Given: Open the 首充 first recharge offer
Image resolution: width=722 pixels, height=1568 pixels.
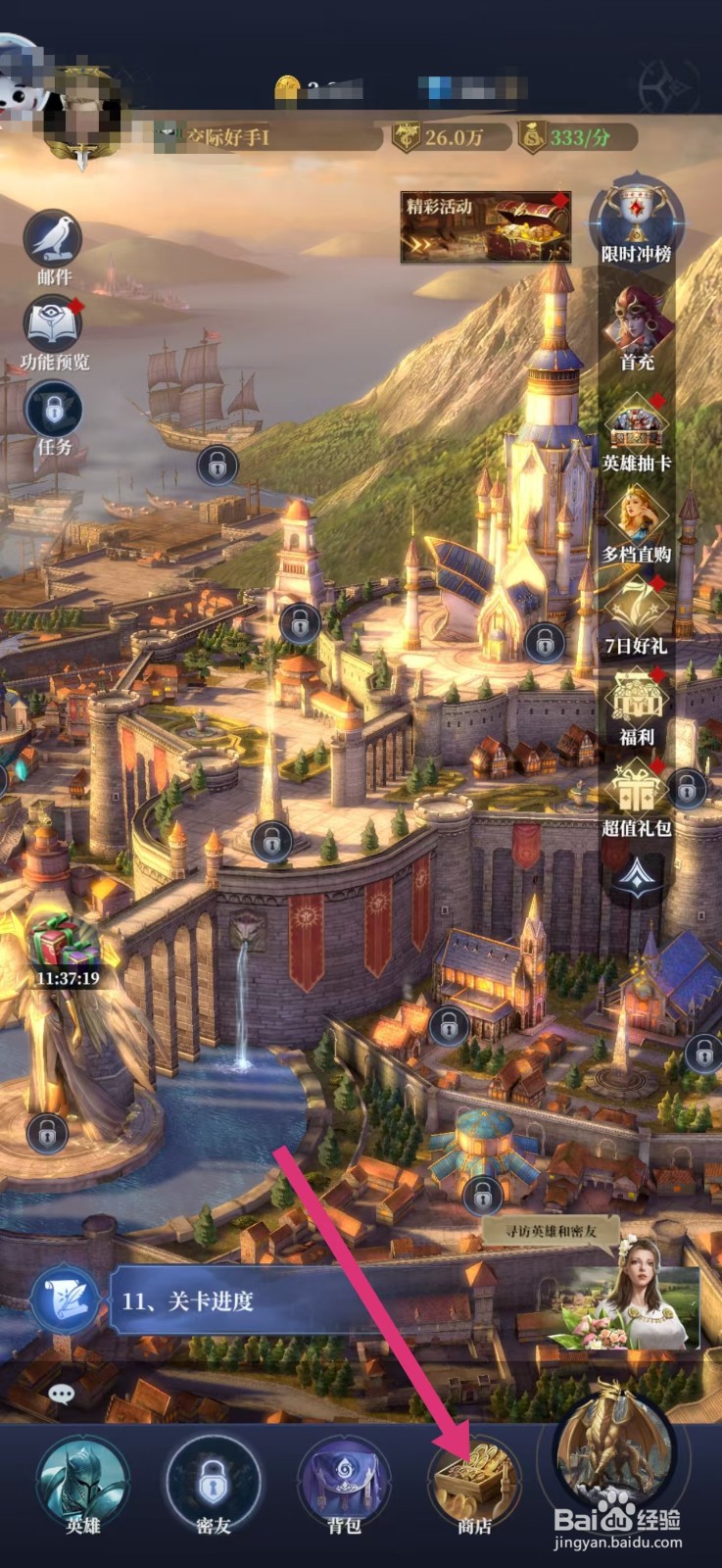Looking at the screenshot, I should click(637, 321).
